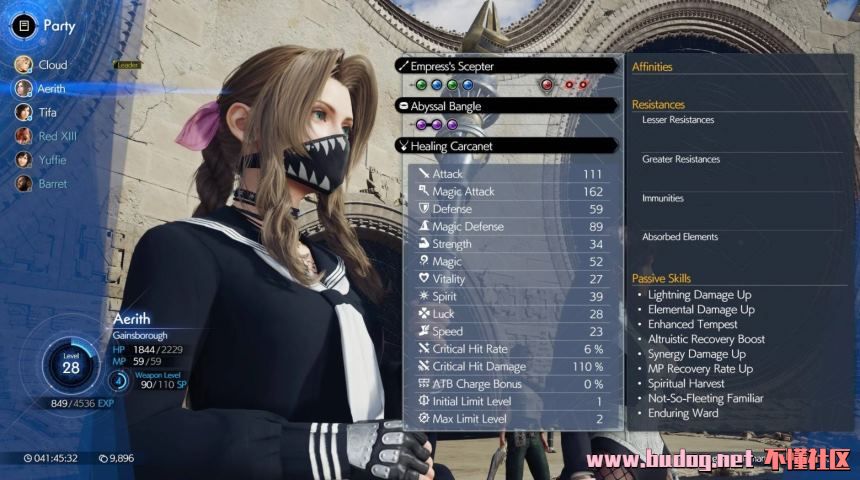Select the Max Limit Level row

(x=512, y=419)
